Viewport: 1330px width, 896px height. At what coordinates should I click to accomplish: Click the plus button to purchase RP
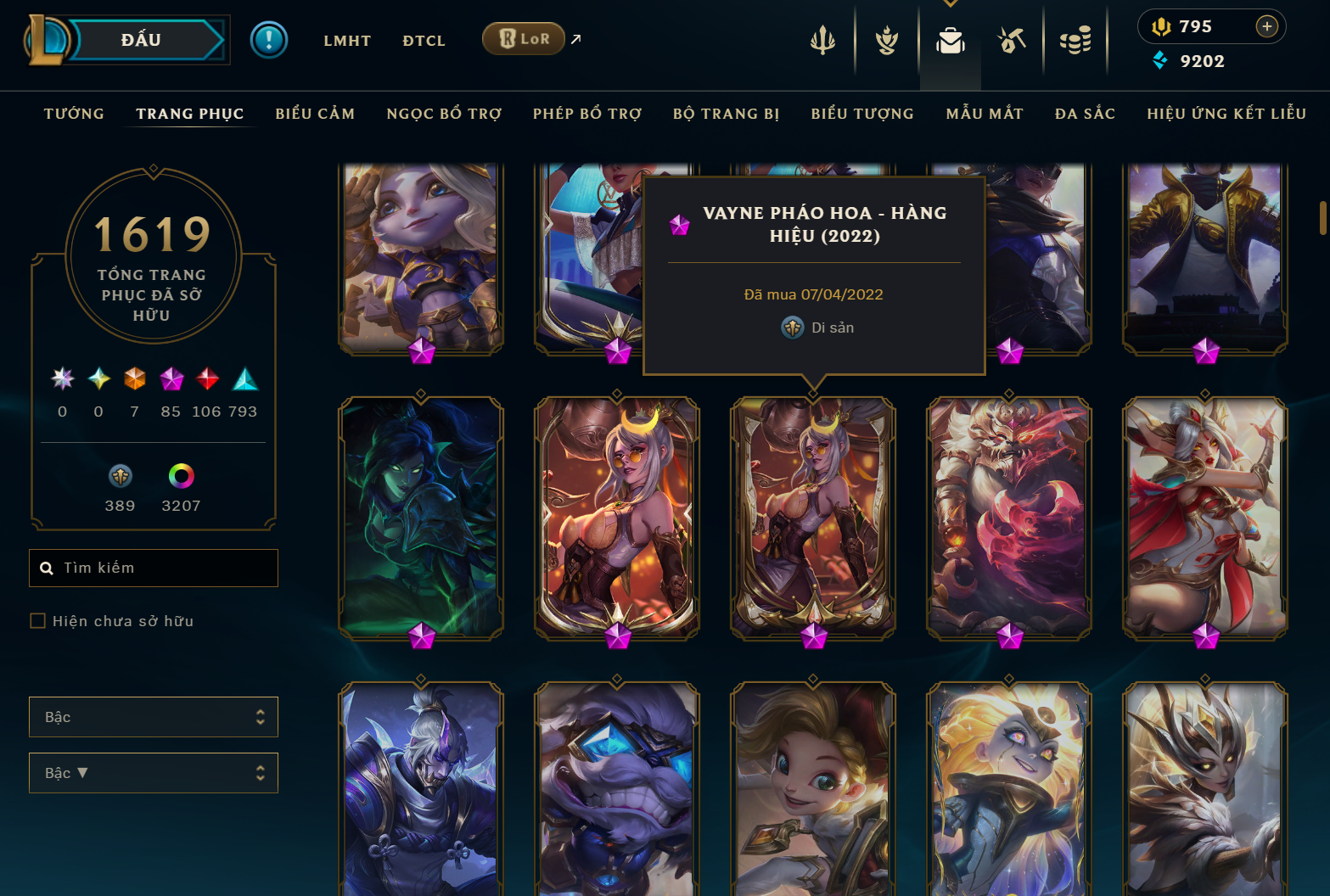(x=1268, y=26)
